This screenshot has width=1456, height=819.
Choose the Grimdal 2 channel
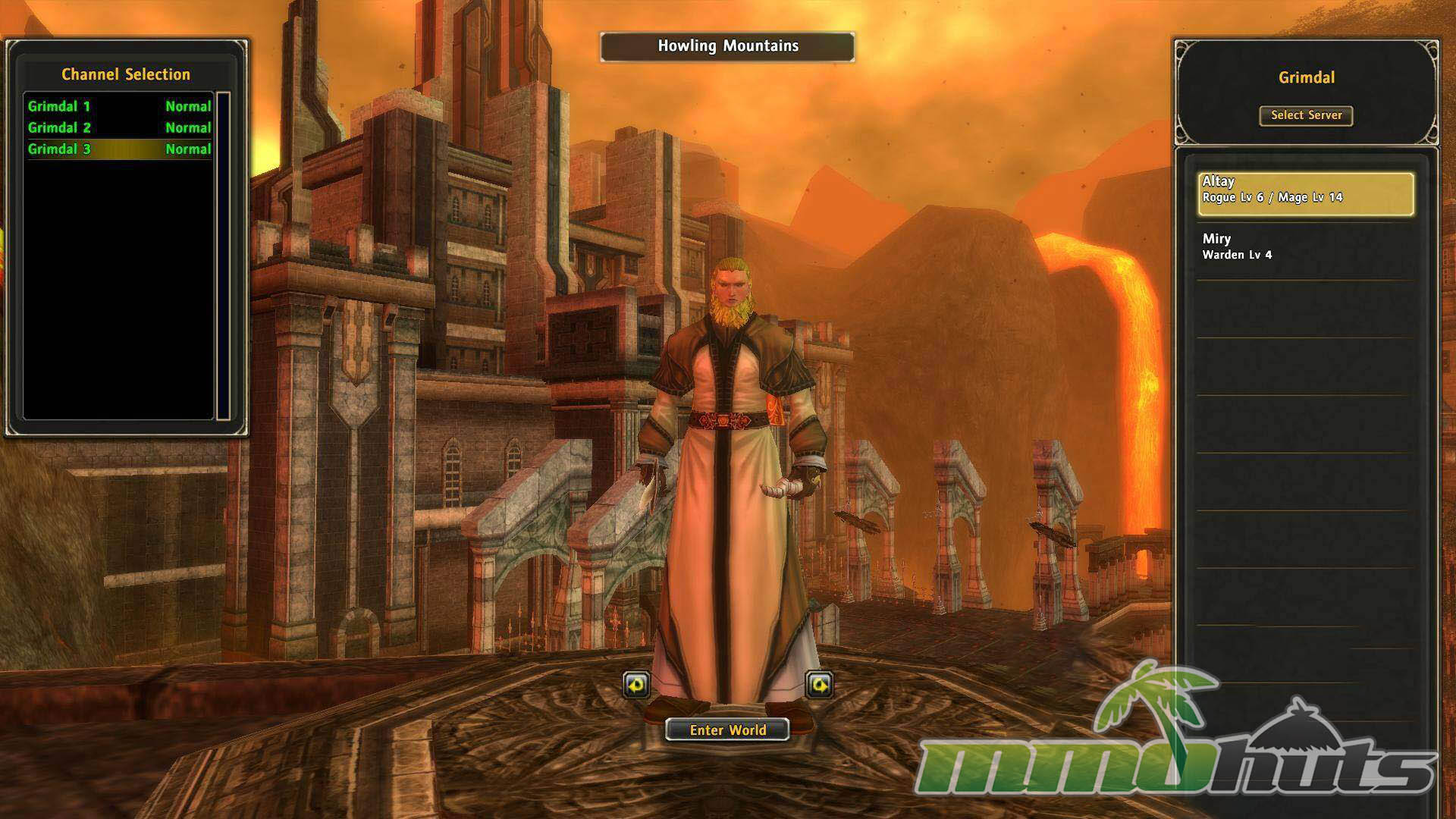(119, 127)
